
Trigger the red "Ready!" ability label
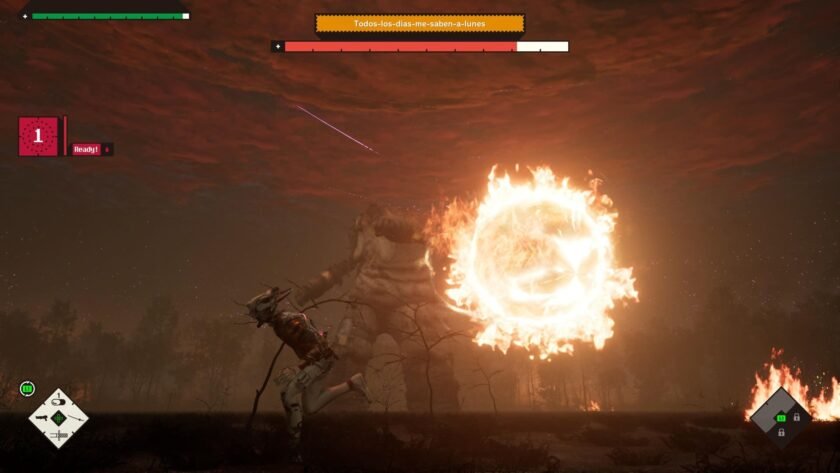87,149
